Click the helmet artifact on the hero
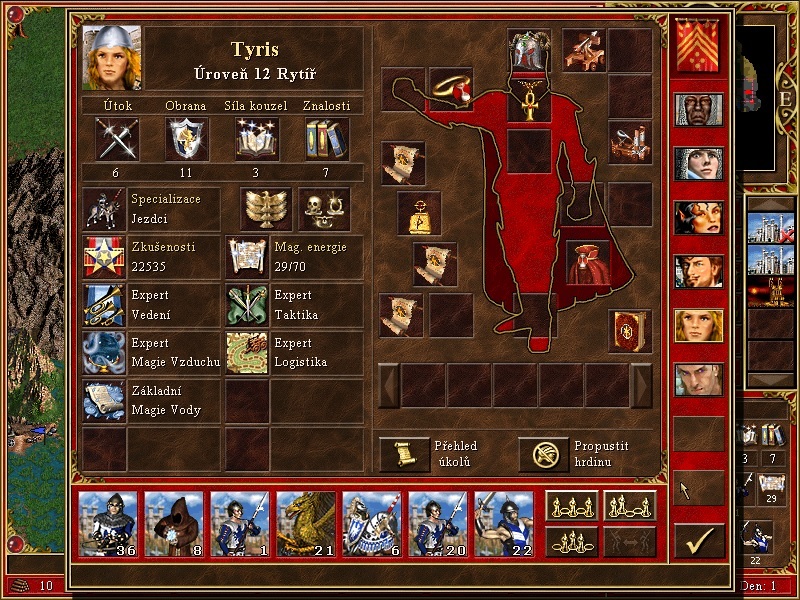This screenshot has height=600, width=800. tap(528, 50)
